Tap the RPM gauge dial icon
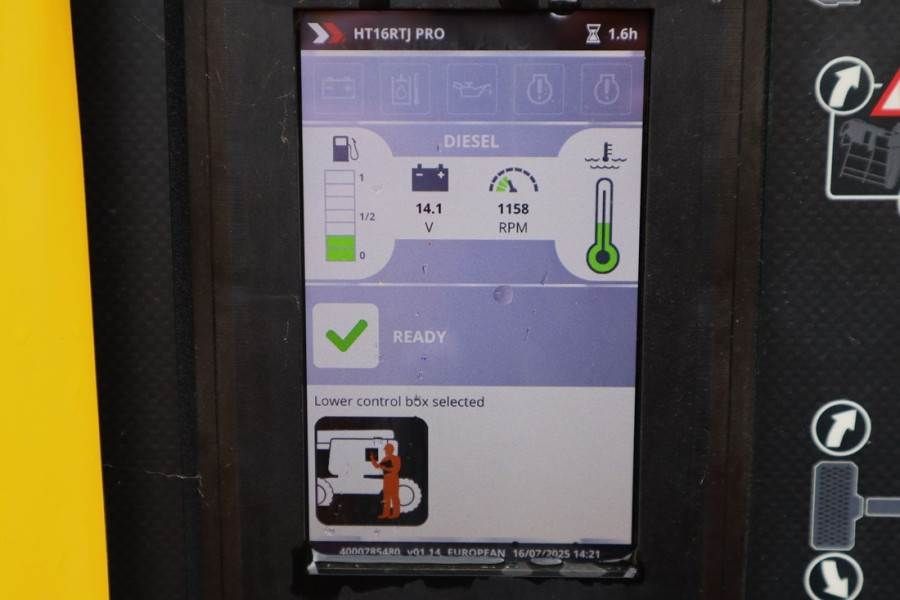The image size is (900, 600). [513, 180]
